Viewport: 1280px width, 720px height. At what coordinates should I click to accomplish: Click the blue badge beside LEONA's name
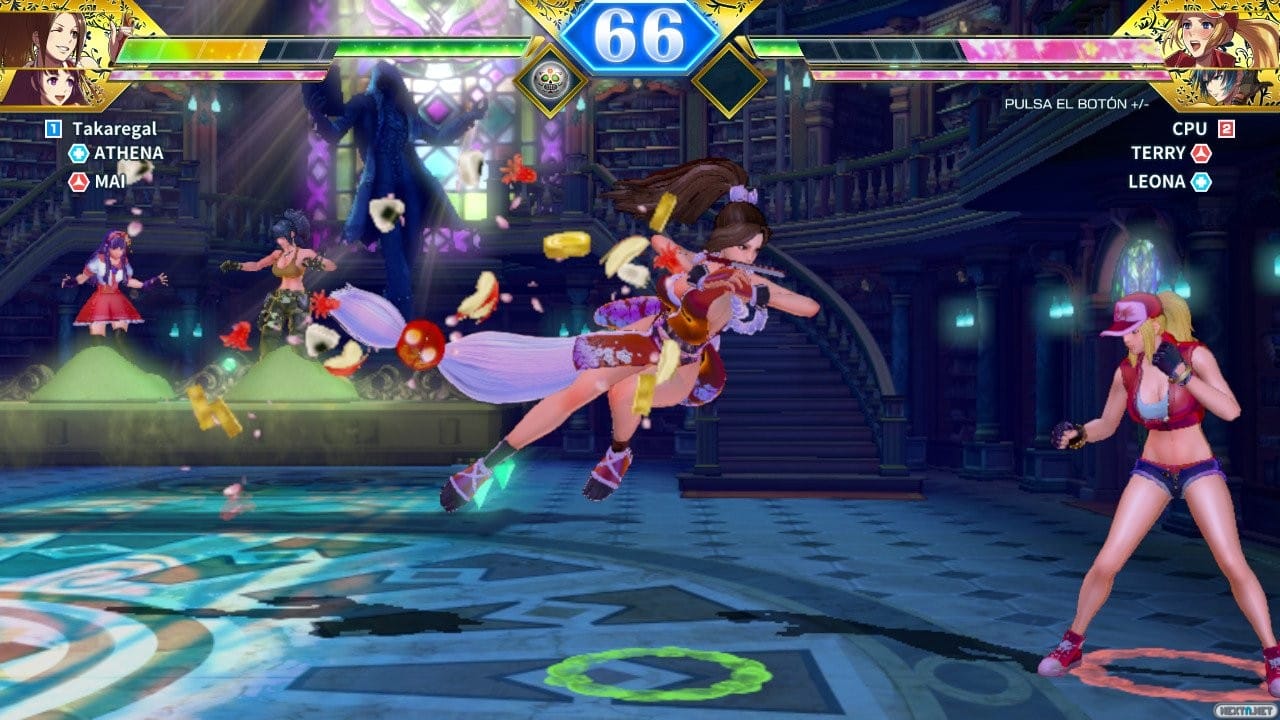(x=1199, y=181)
